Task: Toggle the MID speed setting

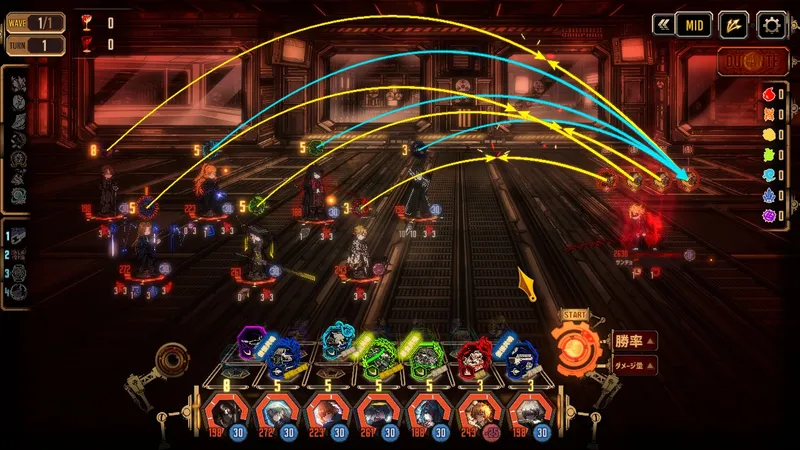Action: coord(695,25)
